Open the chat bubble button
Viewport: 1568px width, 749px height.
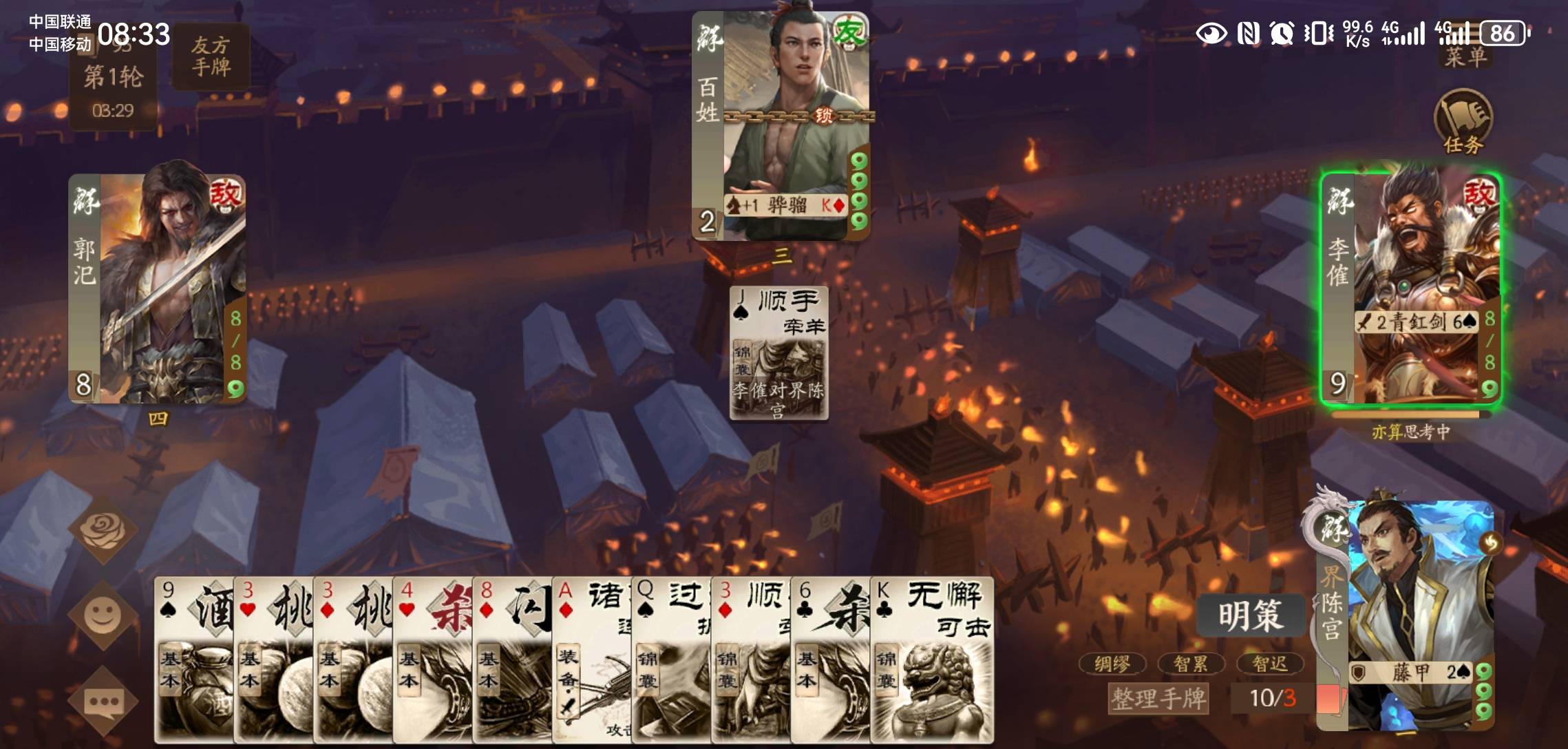(x=103, y=701)
